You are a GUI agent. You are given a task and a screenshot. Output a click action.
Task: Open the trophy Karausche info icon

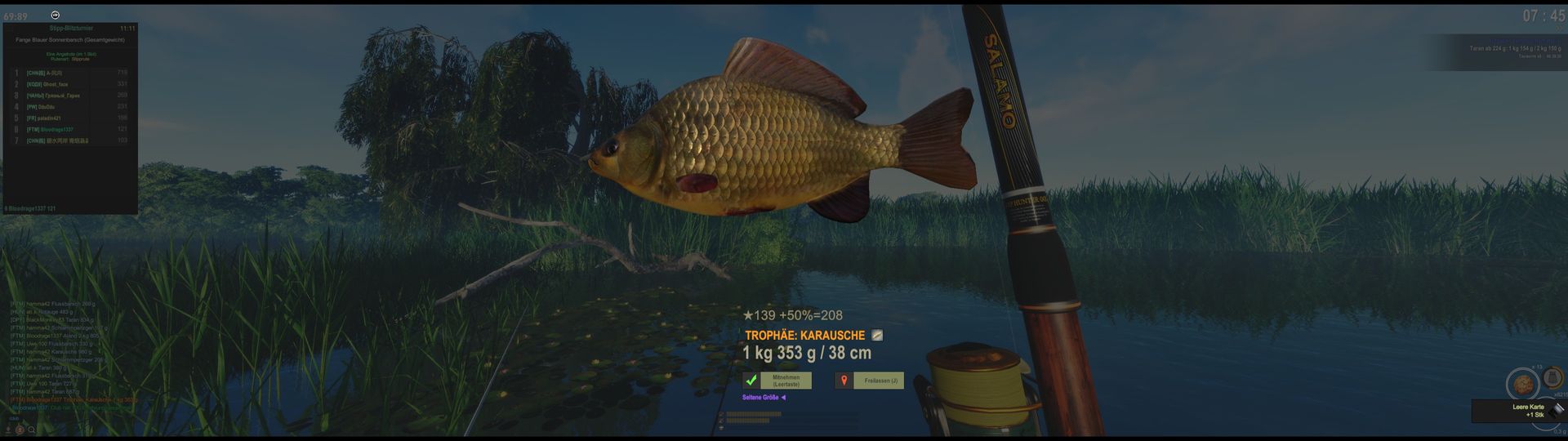(x=877, y=335)
